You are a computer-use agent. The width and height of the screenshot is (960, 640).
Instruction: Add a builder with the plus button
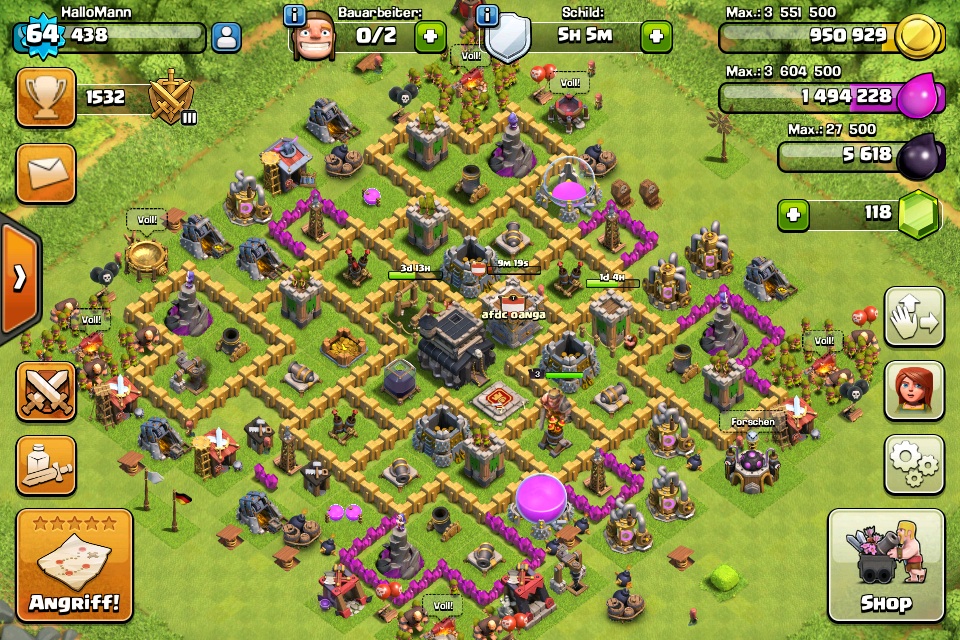coord(430,37)
